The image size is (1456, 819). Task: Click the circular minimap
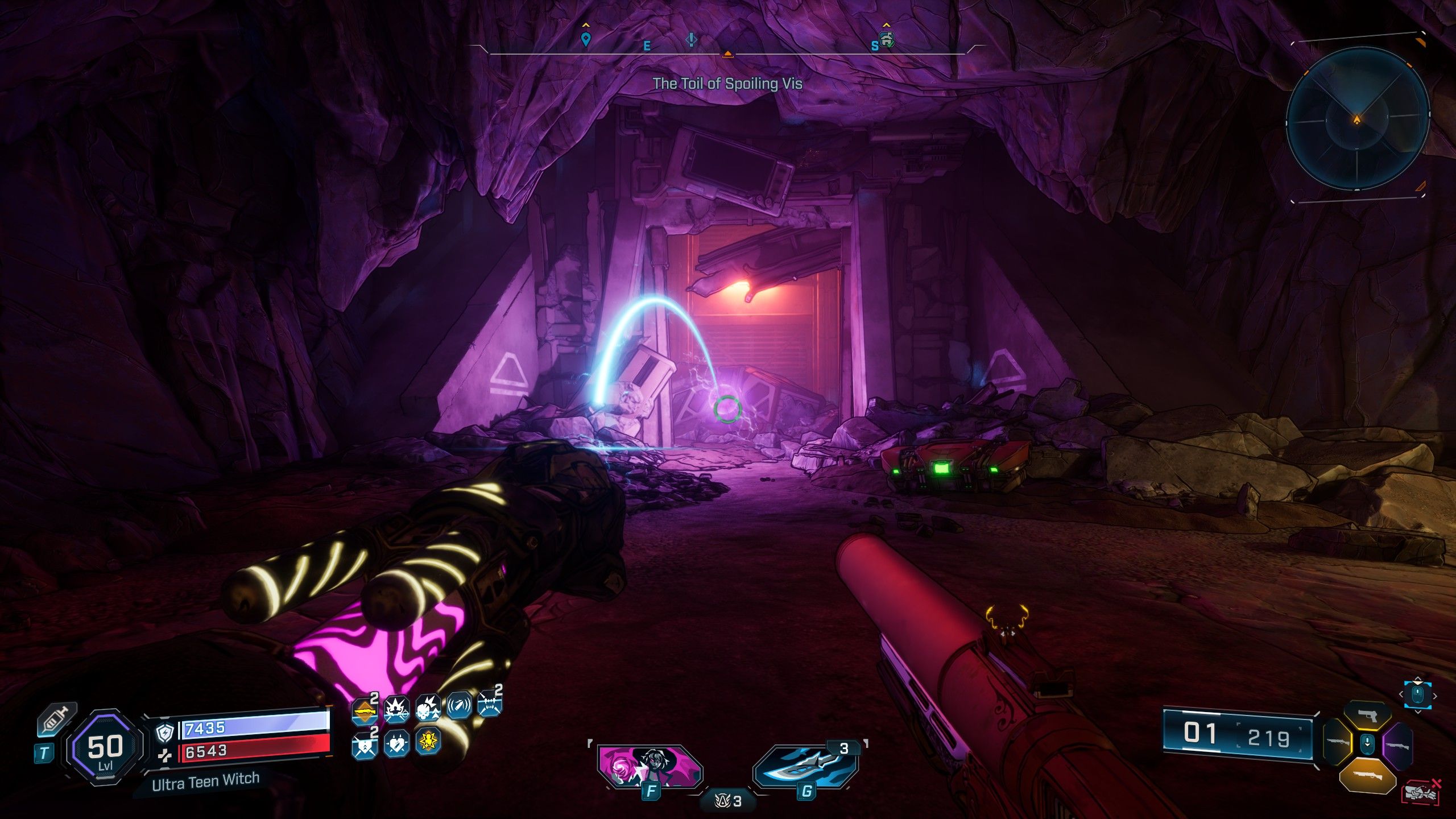(x=1358, y=120)
